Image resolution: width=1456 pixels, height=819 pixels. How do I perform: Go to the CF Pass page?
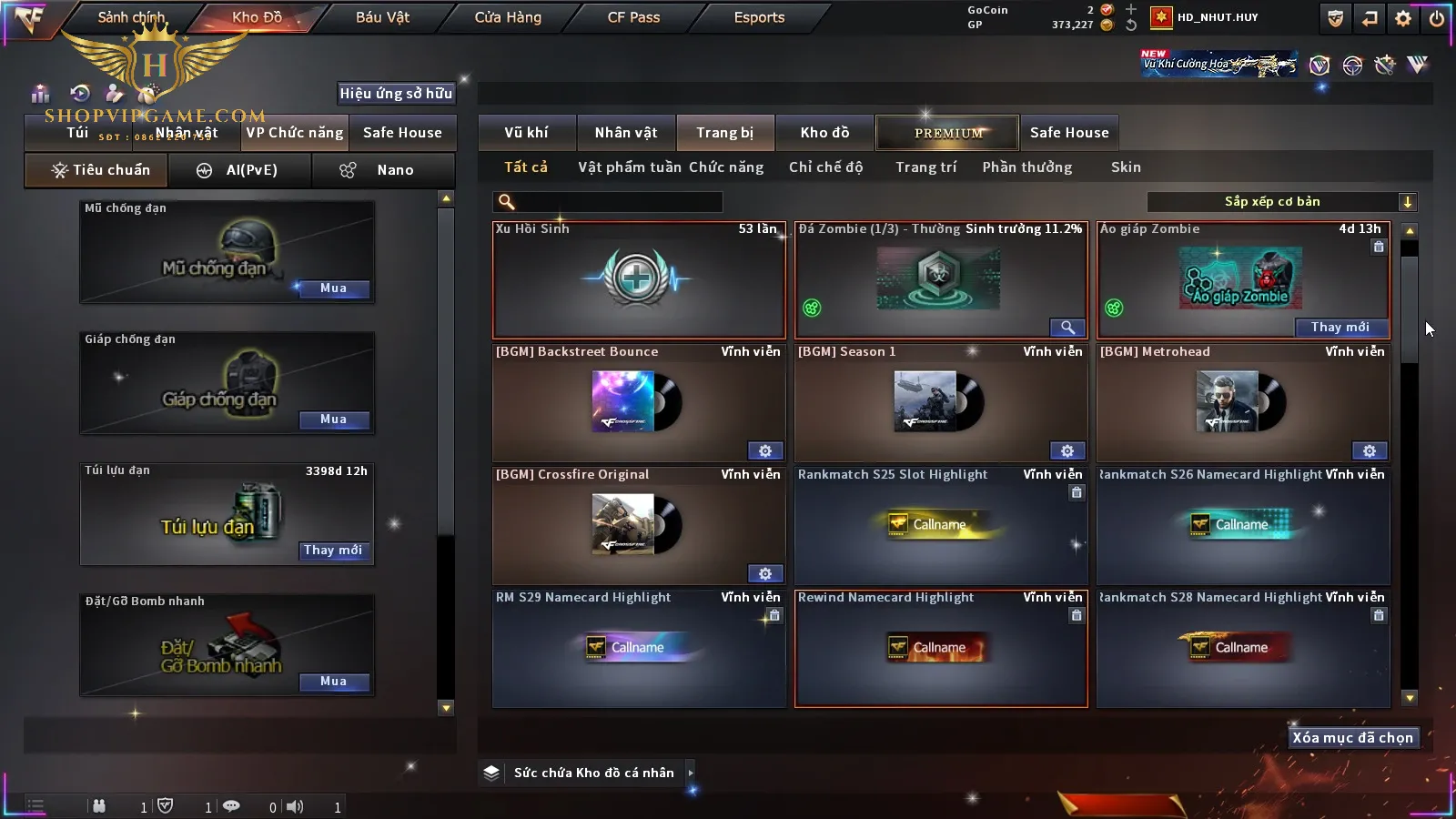click(x=633, y=17)
